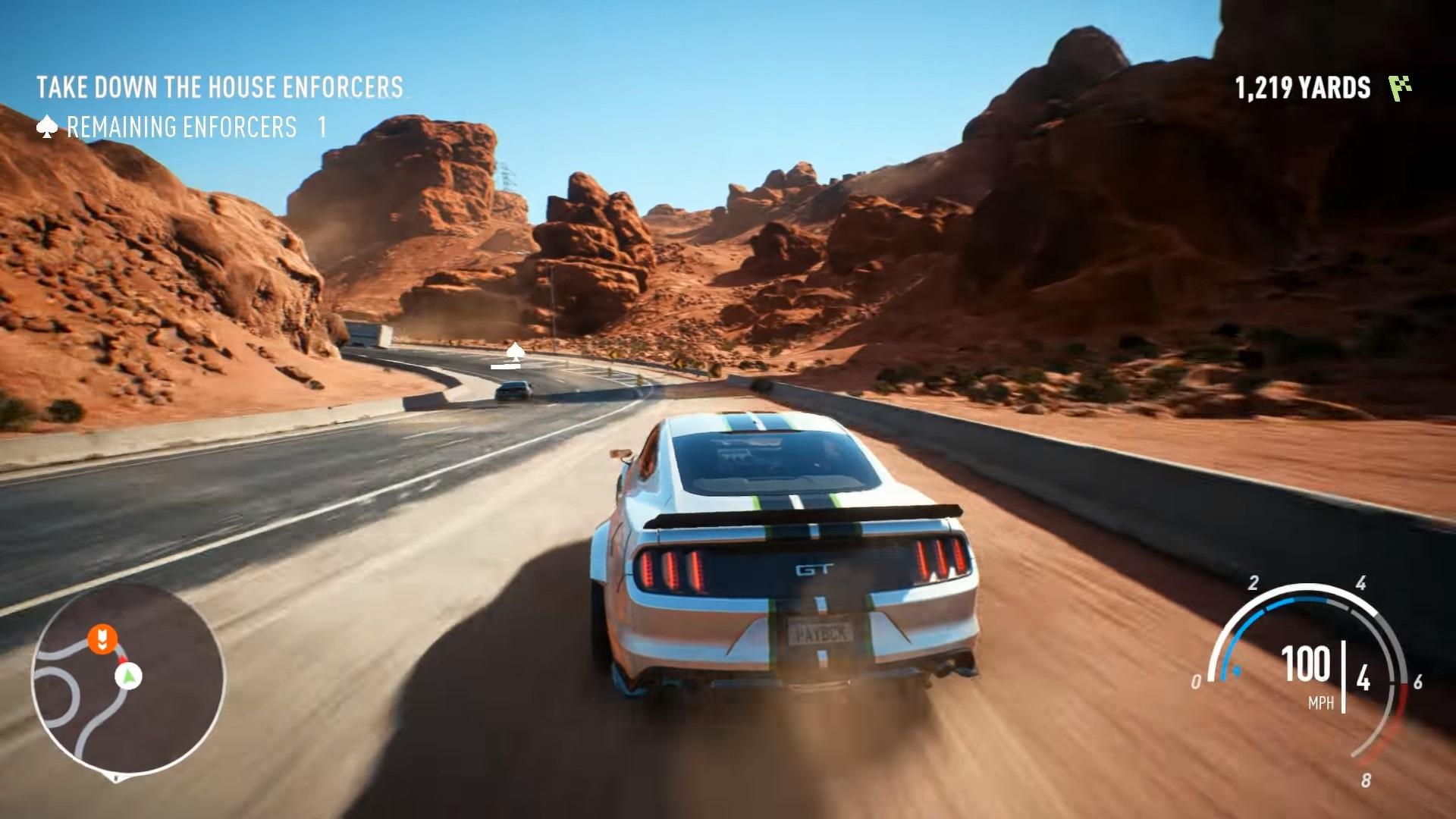Select the orange enforcer marker on minimap
1456x819 pixels.
[x=102, y=639]
